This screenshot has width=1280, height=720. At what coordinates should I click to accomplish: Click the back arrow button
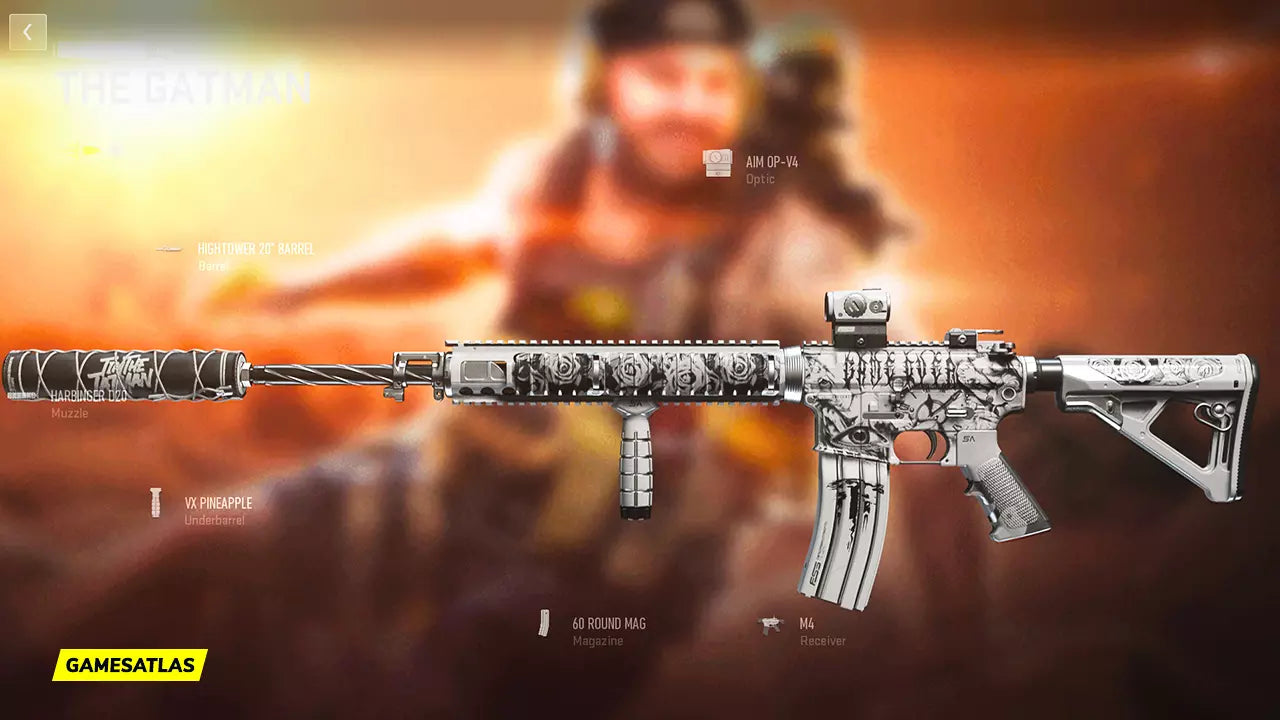(28, 32)
